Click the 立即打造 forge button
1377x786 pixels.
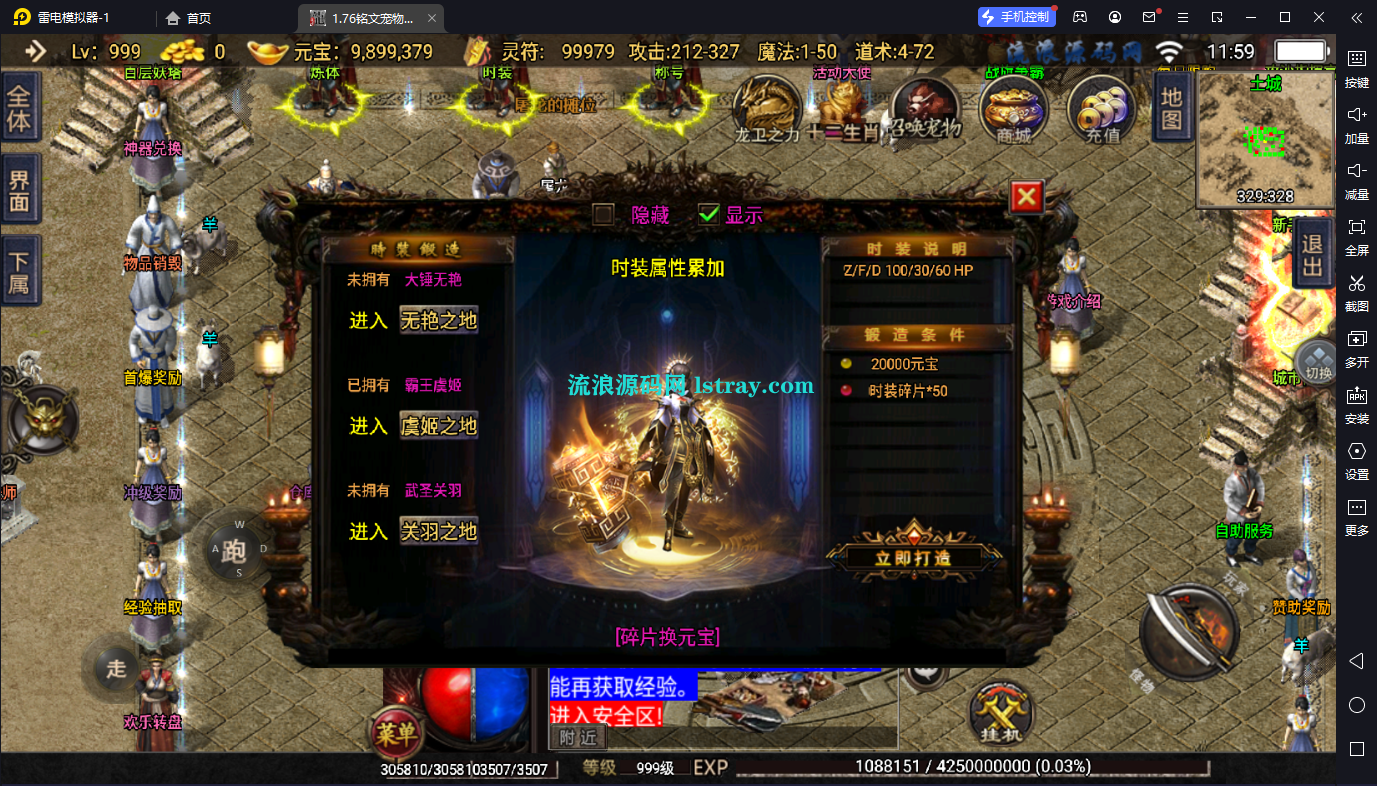913,557
